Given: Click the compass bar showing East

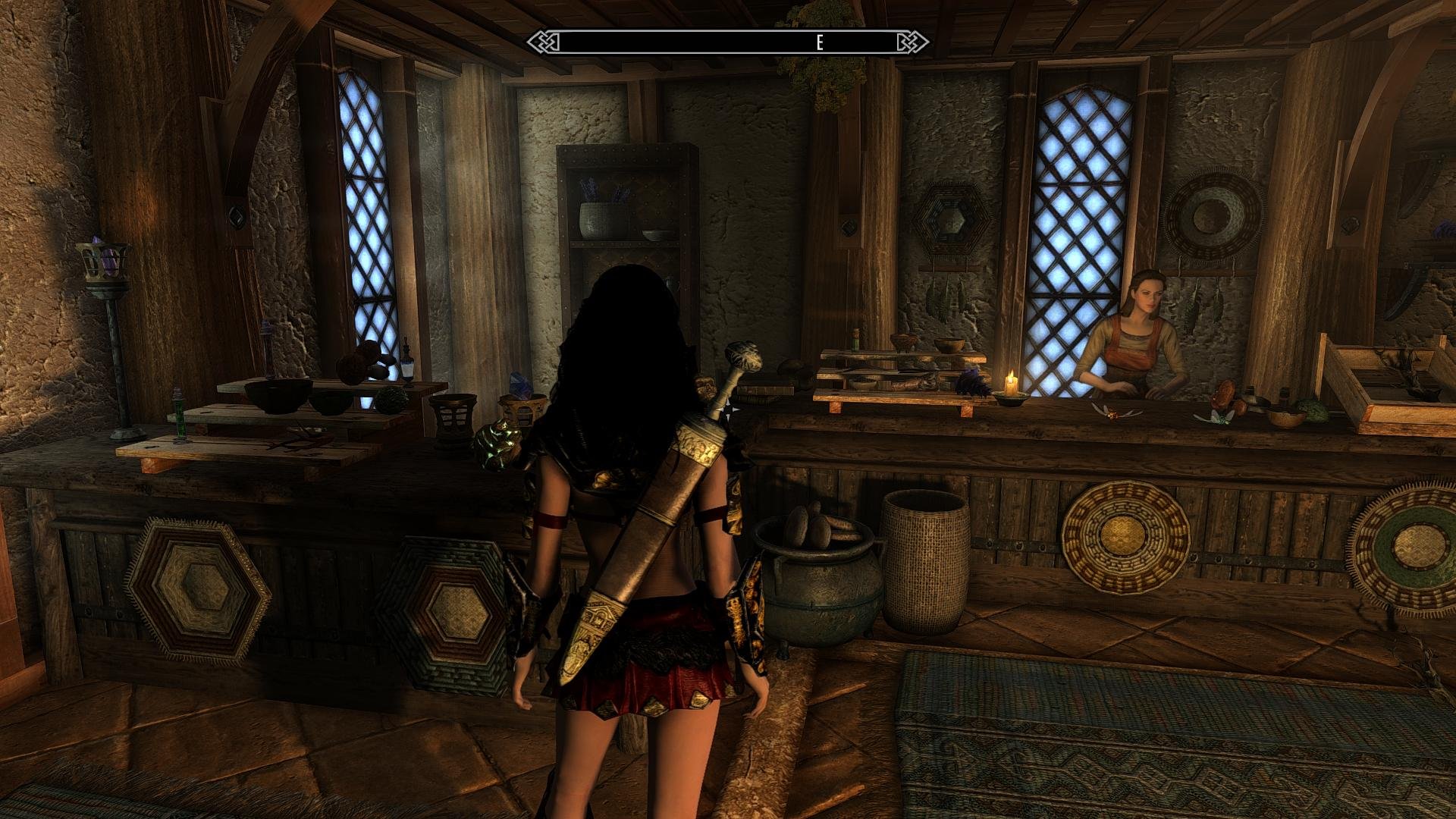Looking at the screenshot, I should pos(728,42).
